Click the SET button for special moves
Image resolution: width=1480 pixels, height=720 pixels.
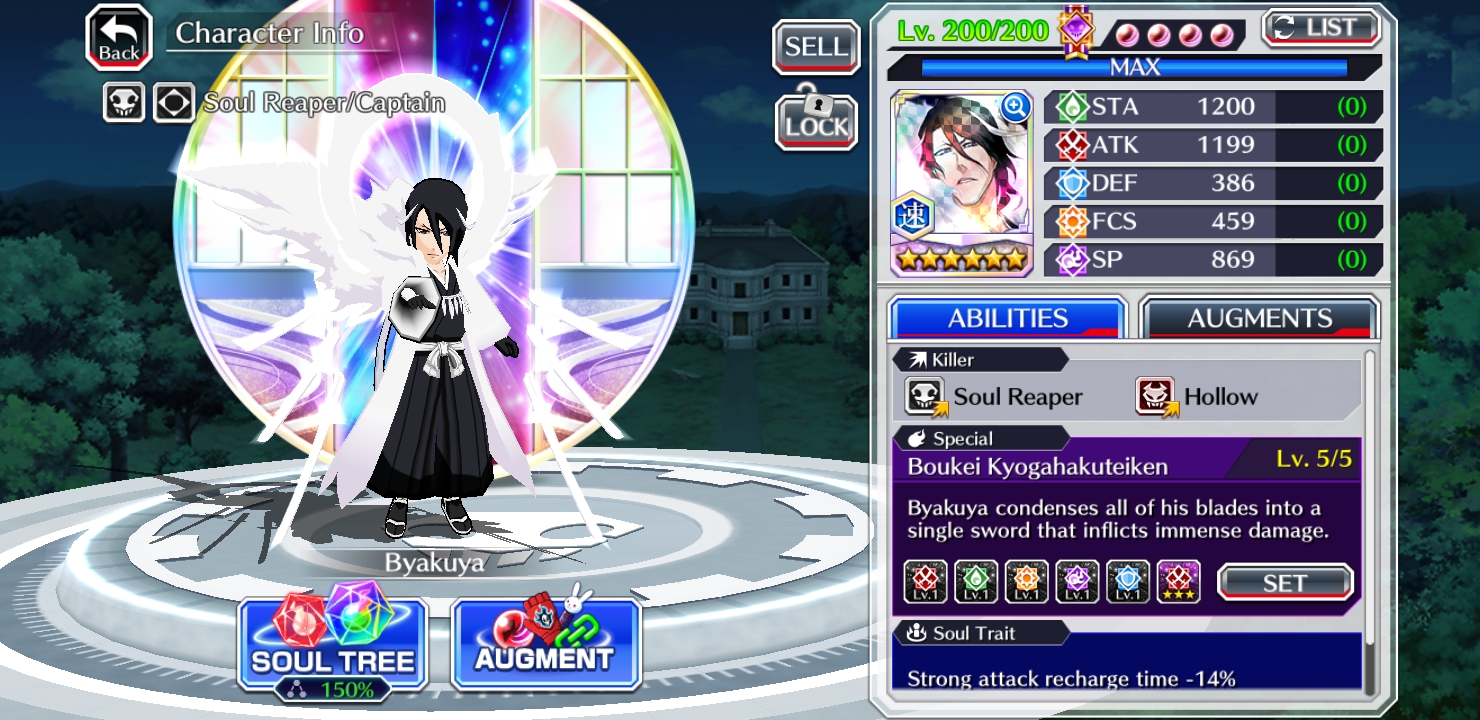pos(1284,582)
